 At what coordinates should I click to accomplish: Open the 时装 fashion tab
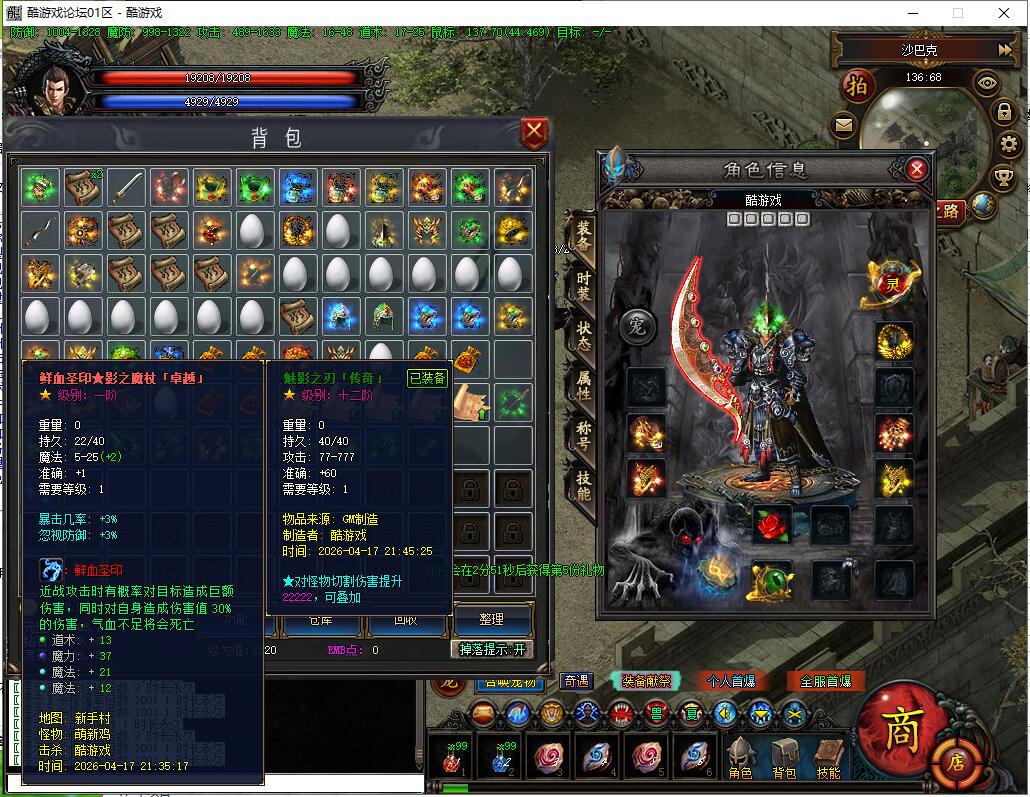[x=582, y=285]
